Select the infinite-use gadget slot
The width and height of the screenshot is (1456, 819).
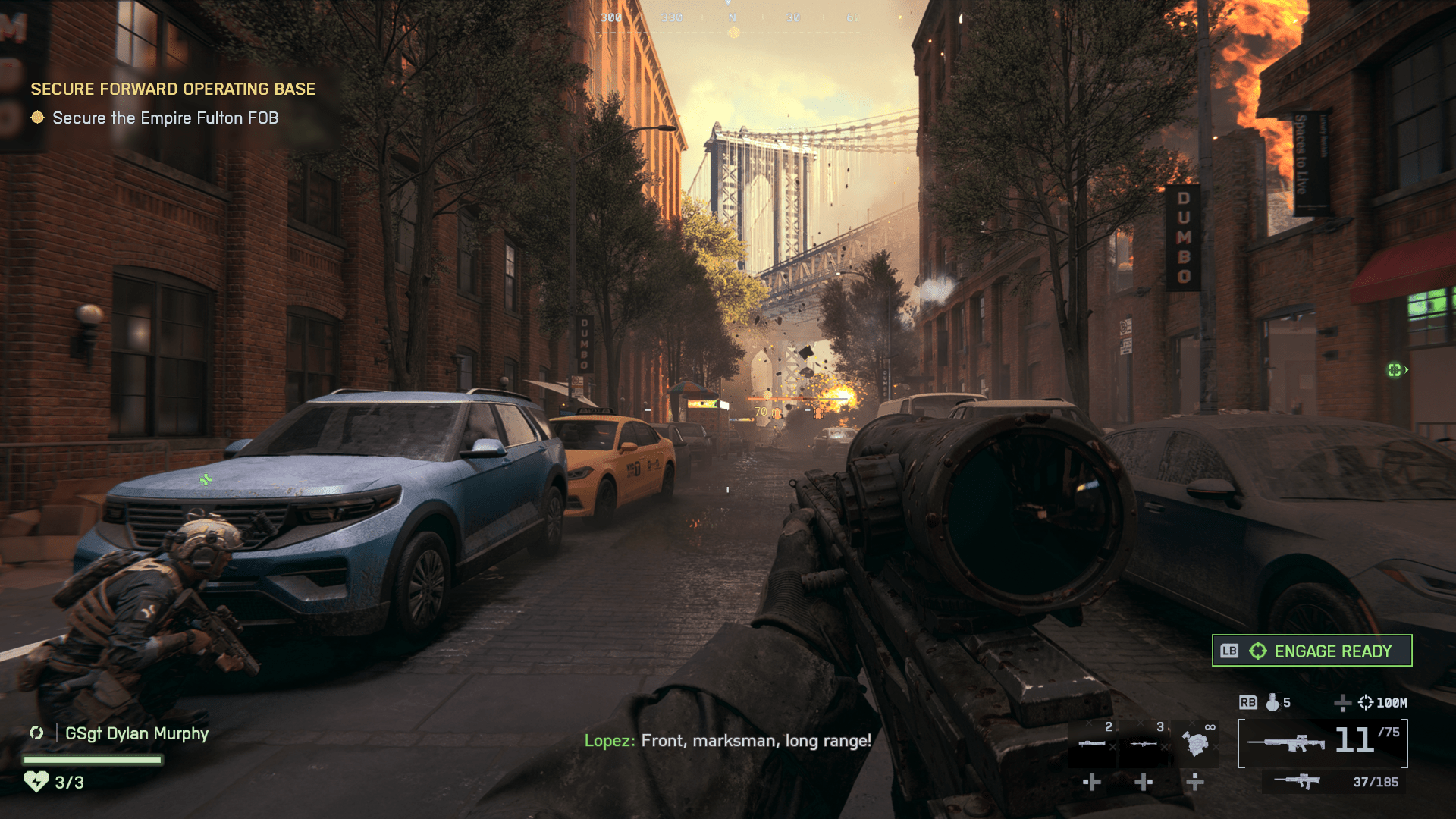tap(1196, 742)
